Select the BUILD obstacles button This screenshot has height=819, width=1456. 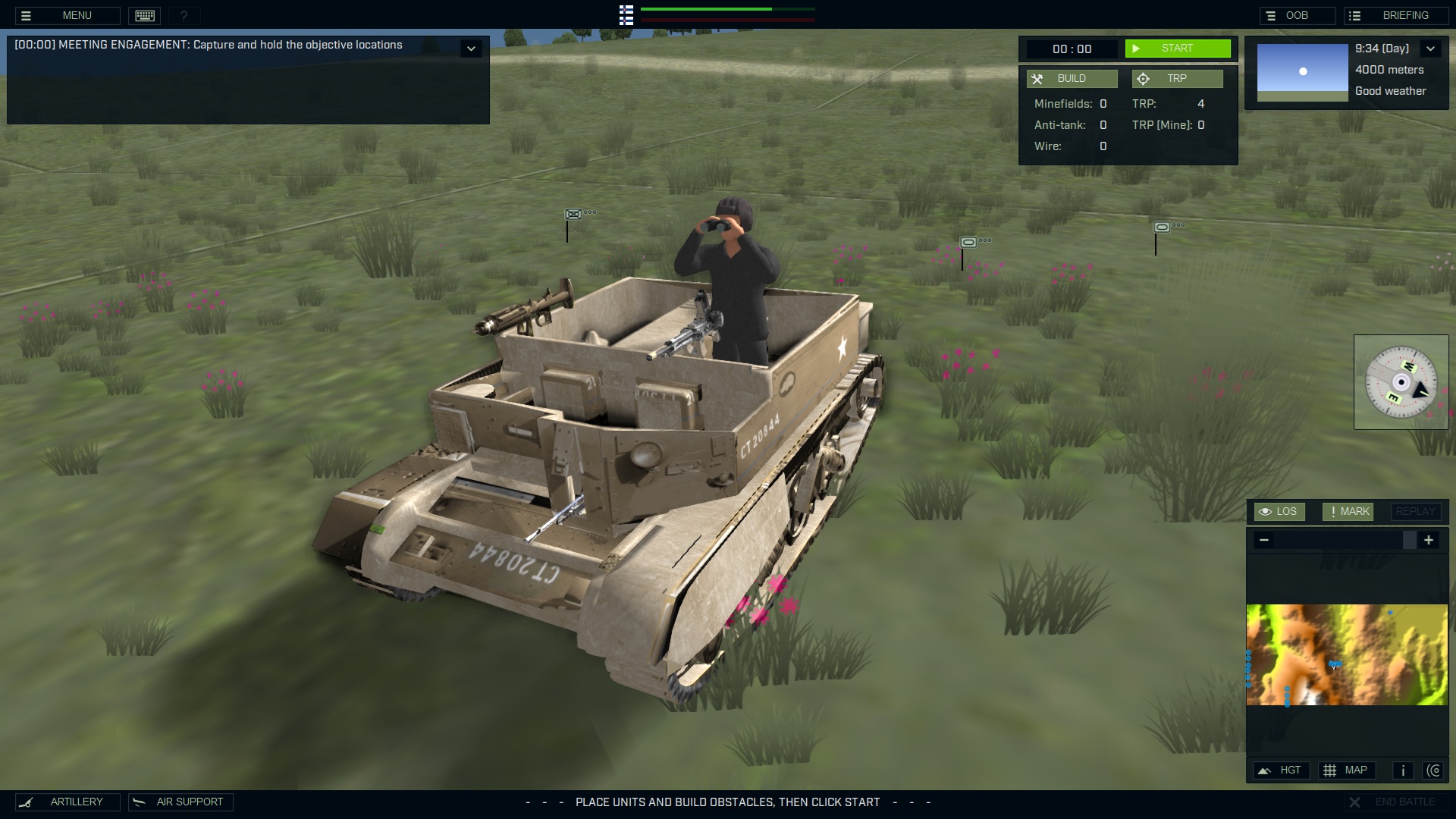pos(1072,79)
